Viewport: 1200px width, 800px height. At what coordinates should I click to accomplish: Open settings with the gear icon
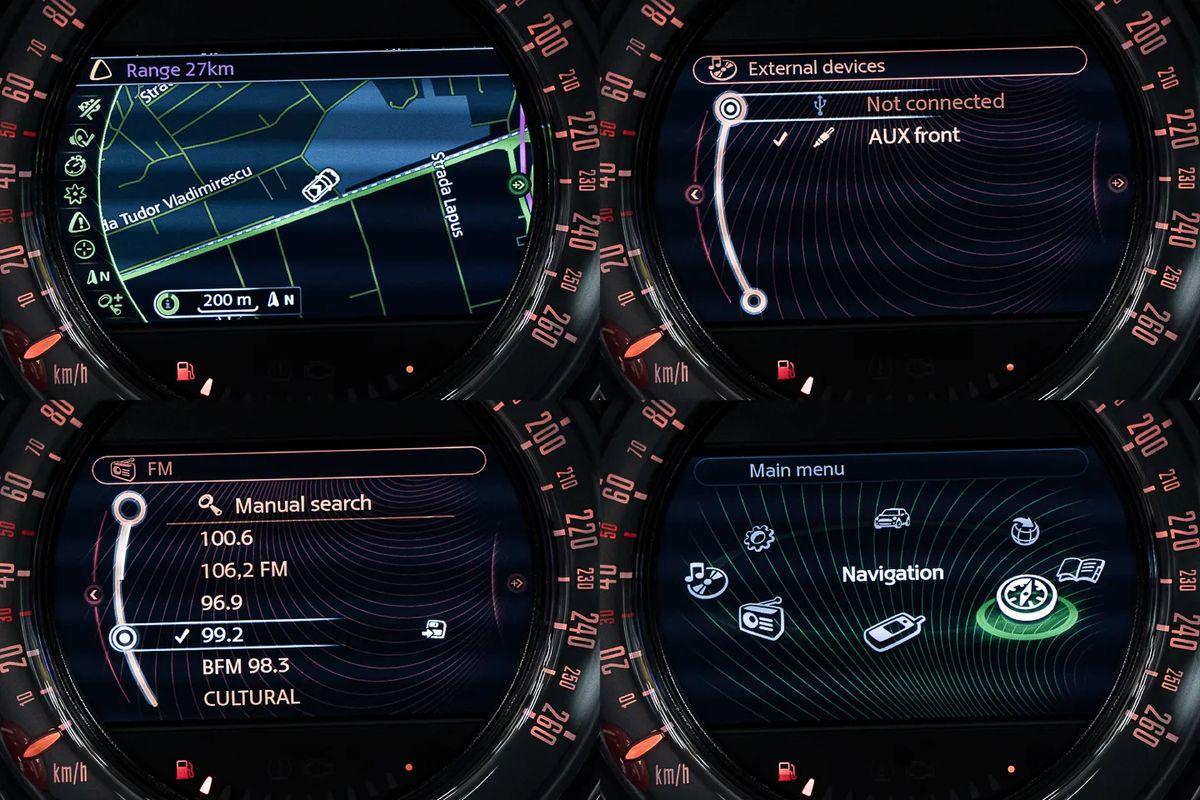click(x=759, y=538)
